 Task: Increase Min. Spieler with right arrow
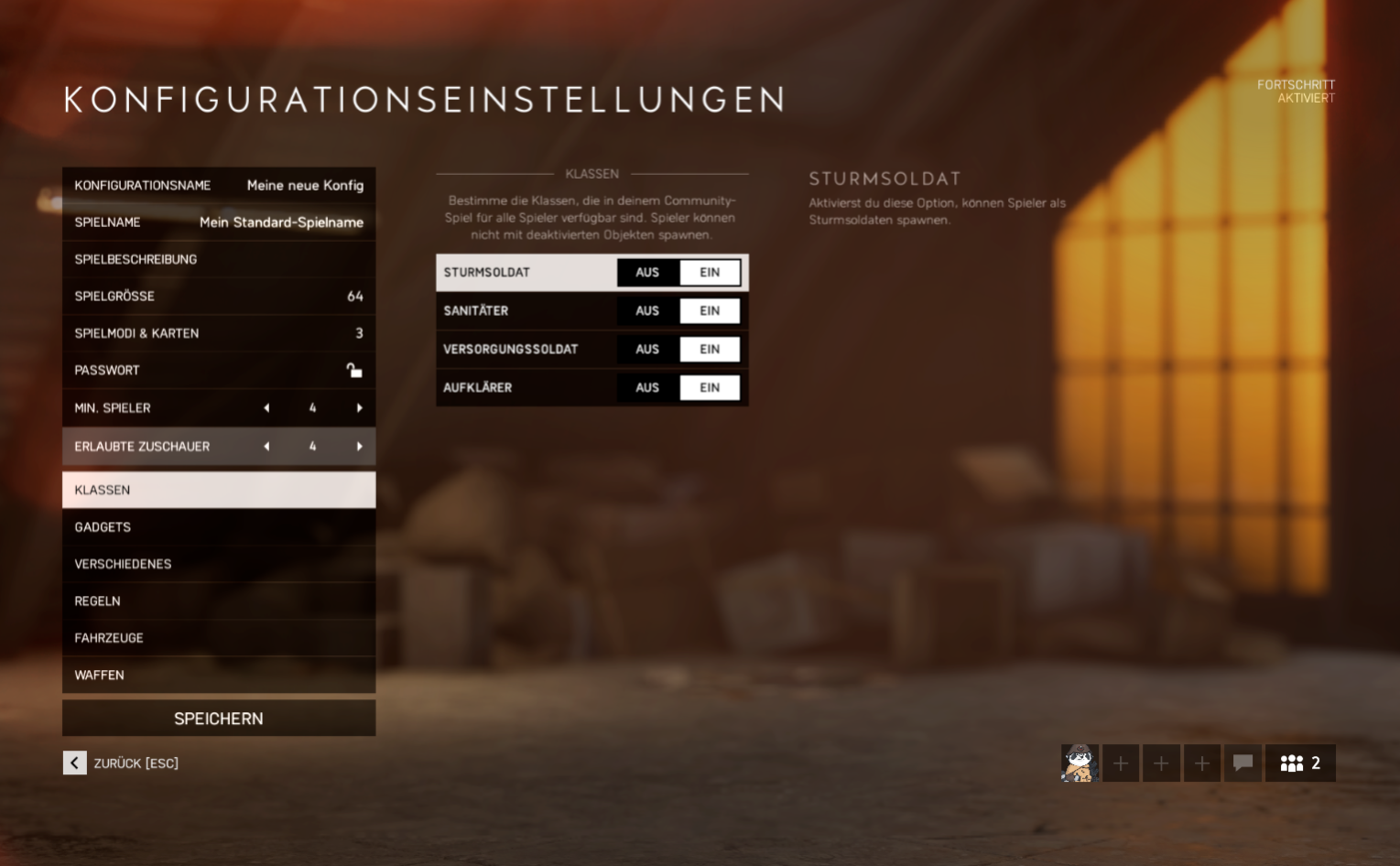[359, 408]
